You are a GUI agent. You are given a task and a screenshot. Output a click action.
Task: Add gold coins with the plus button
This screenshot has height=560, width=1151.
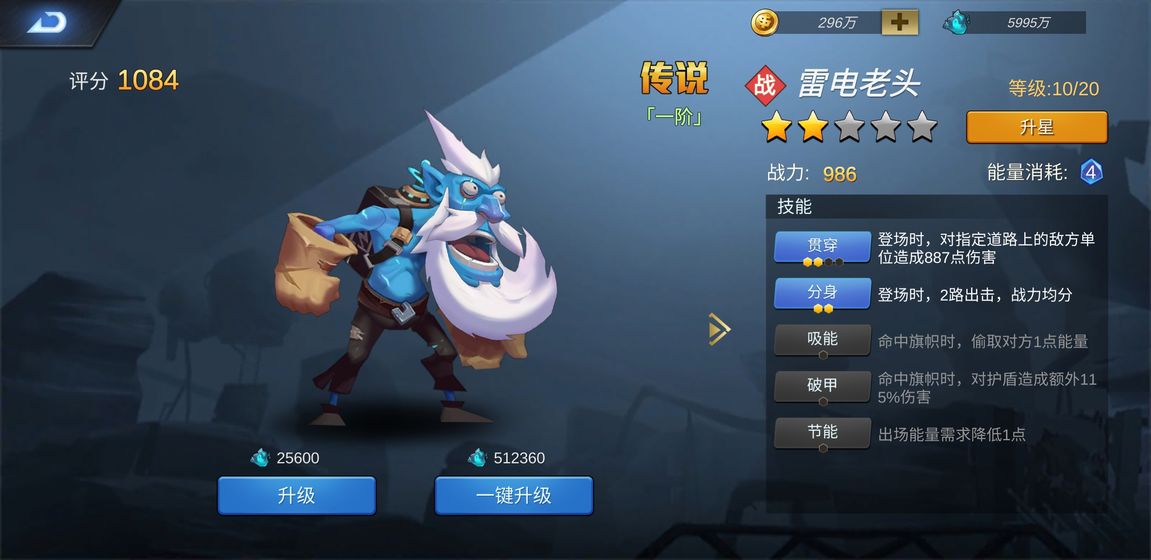[899, 22]
